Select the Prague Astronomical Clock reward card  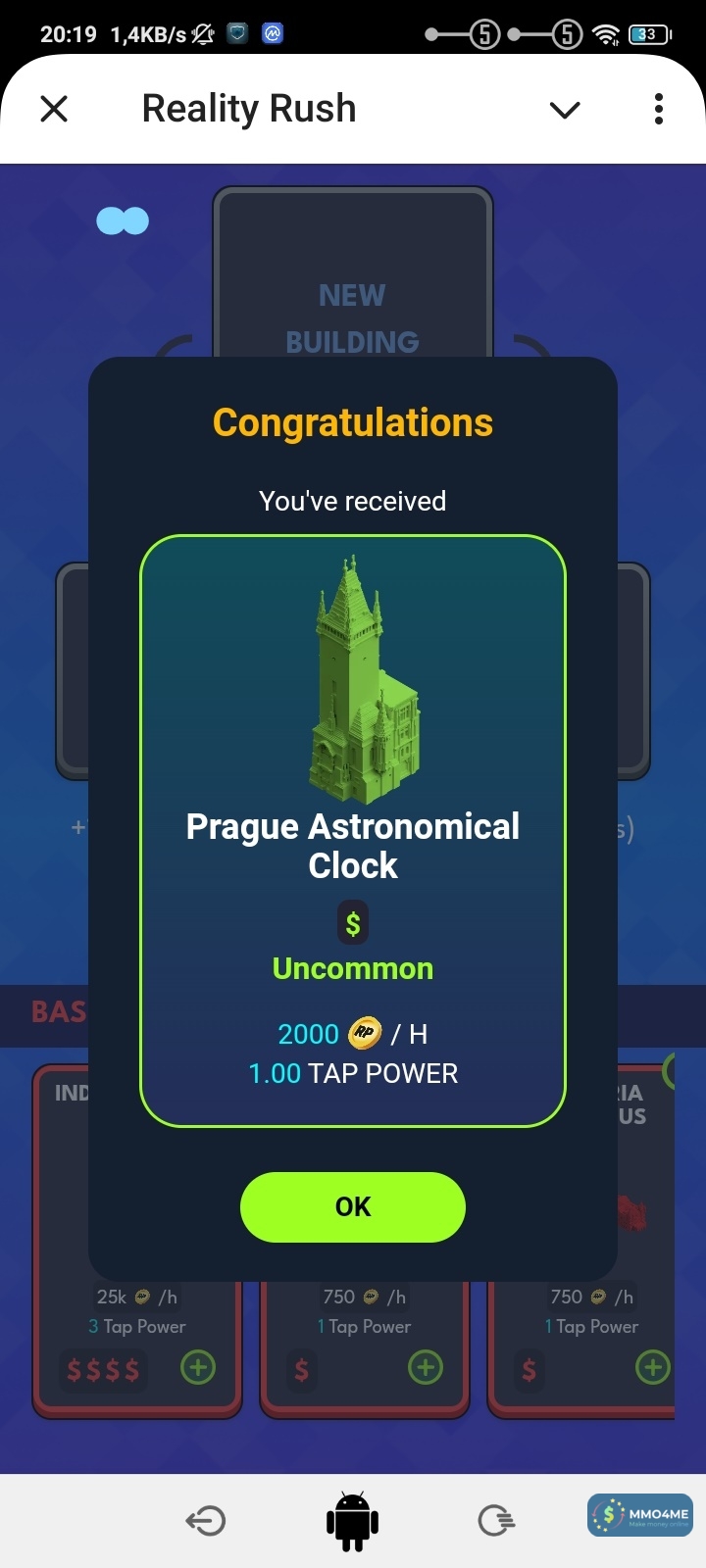(x=353, y=830)
